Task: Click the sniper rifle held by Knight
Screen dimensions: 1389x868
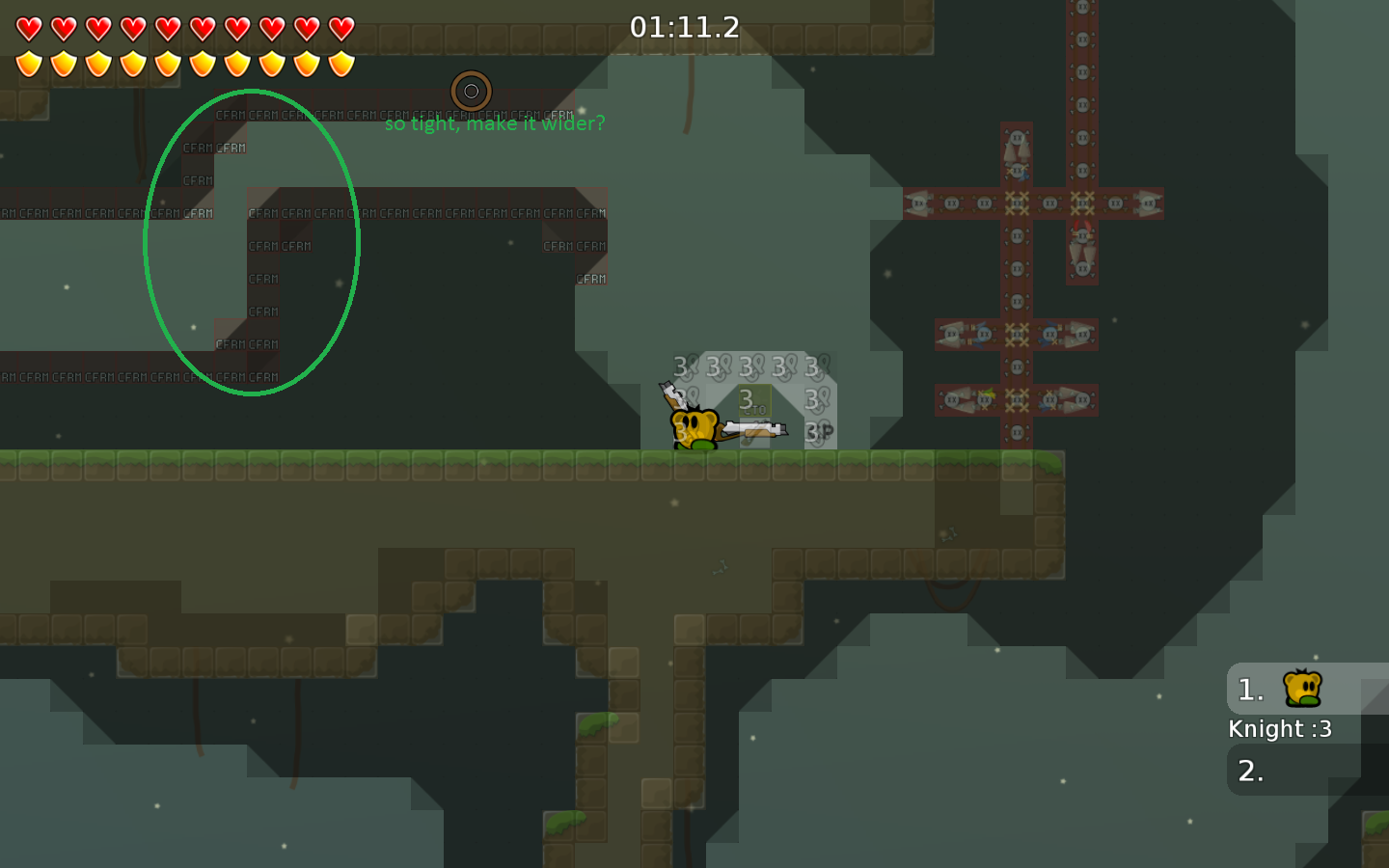Action: [757, 429]
